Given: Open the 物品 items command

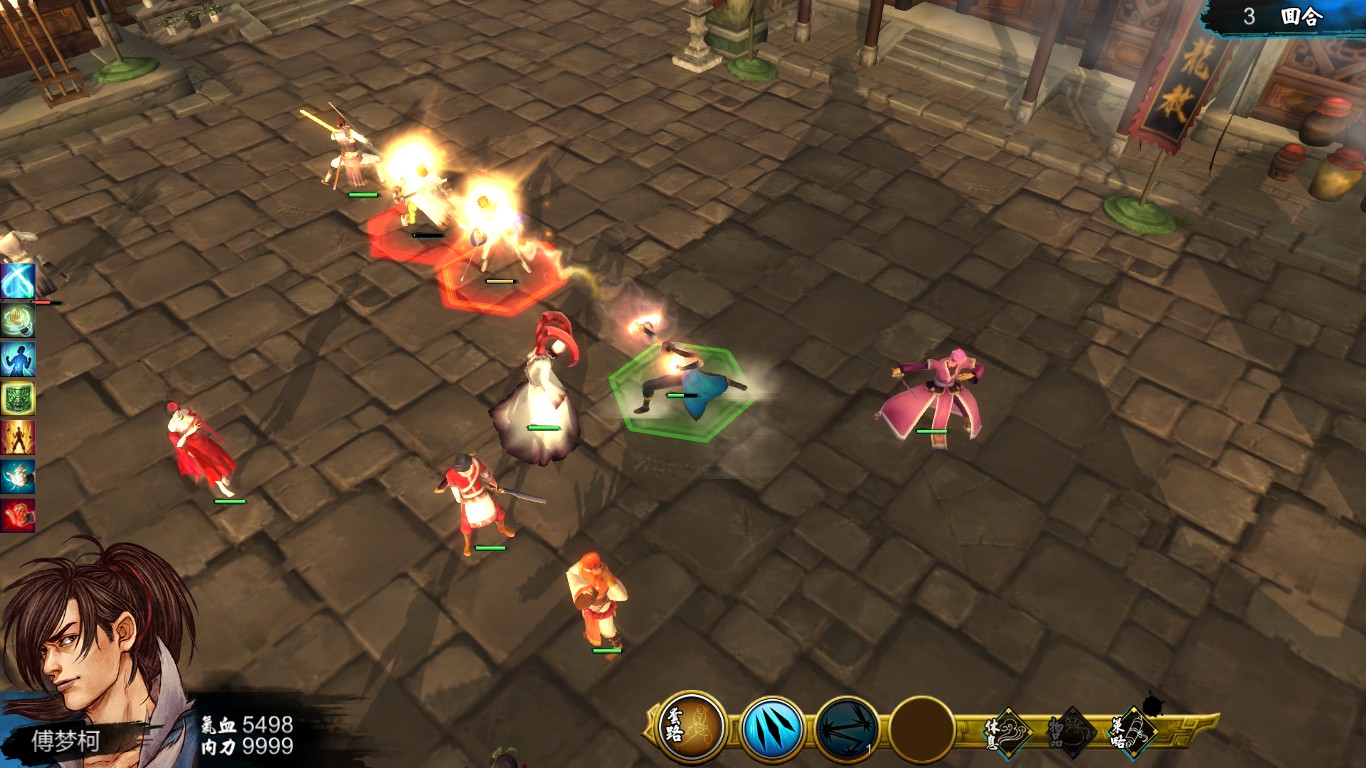Looking at the screenshot, I should 1070,733.
